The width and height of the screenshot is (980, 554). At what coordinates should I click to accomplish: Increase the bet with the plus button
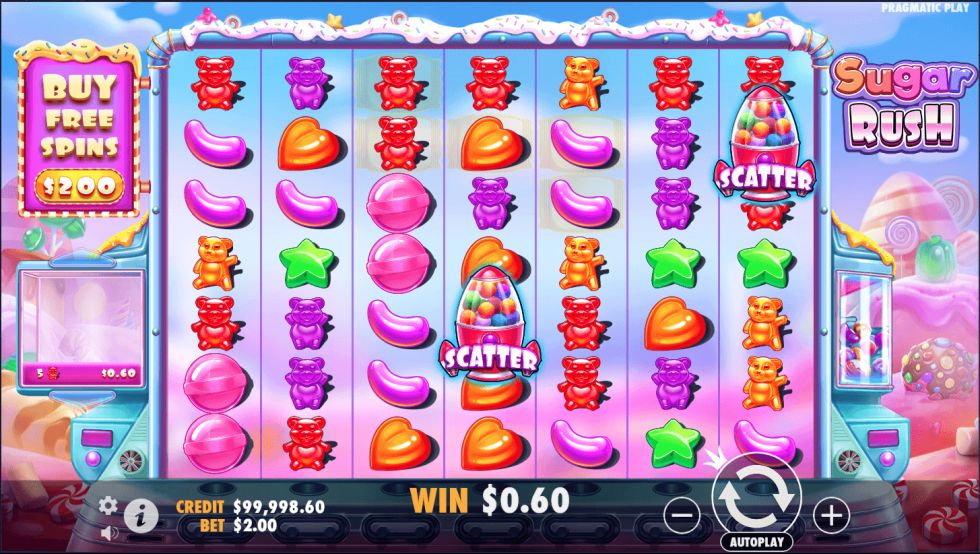click(x=830, y=515)
